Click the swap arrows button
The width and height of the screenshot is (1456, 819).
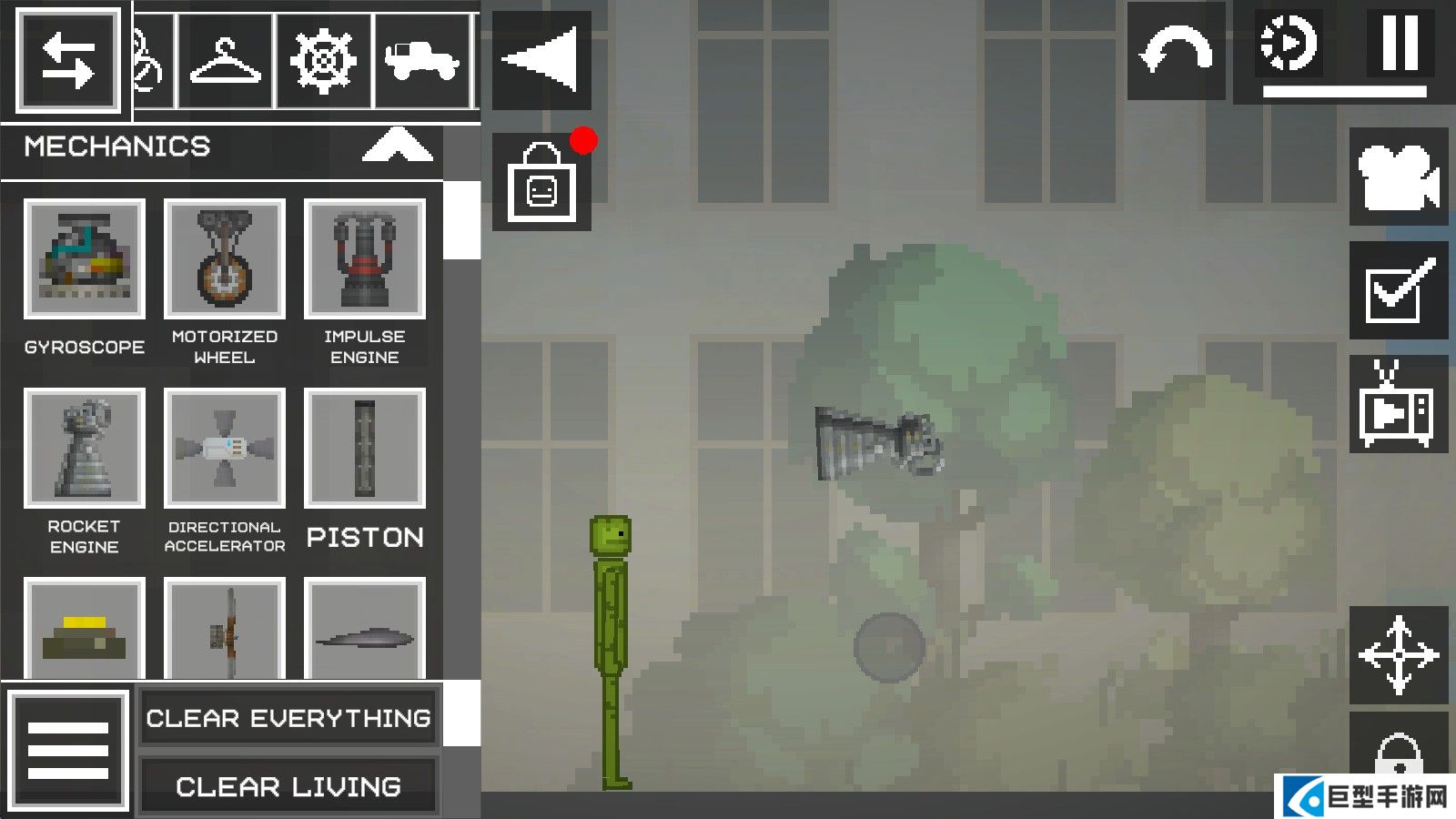[x=68, y=61]
